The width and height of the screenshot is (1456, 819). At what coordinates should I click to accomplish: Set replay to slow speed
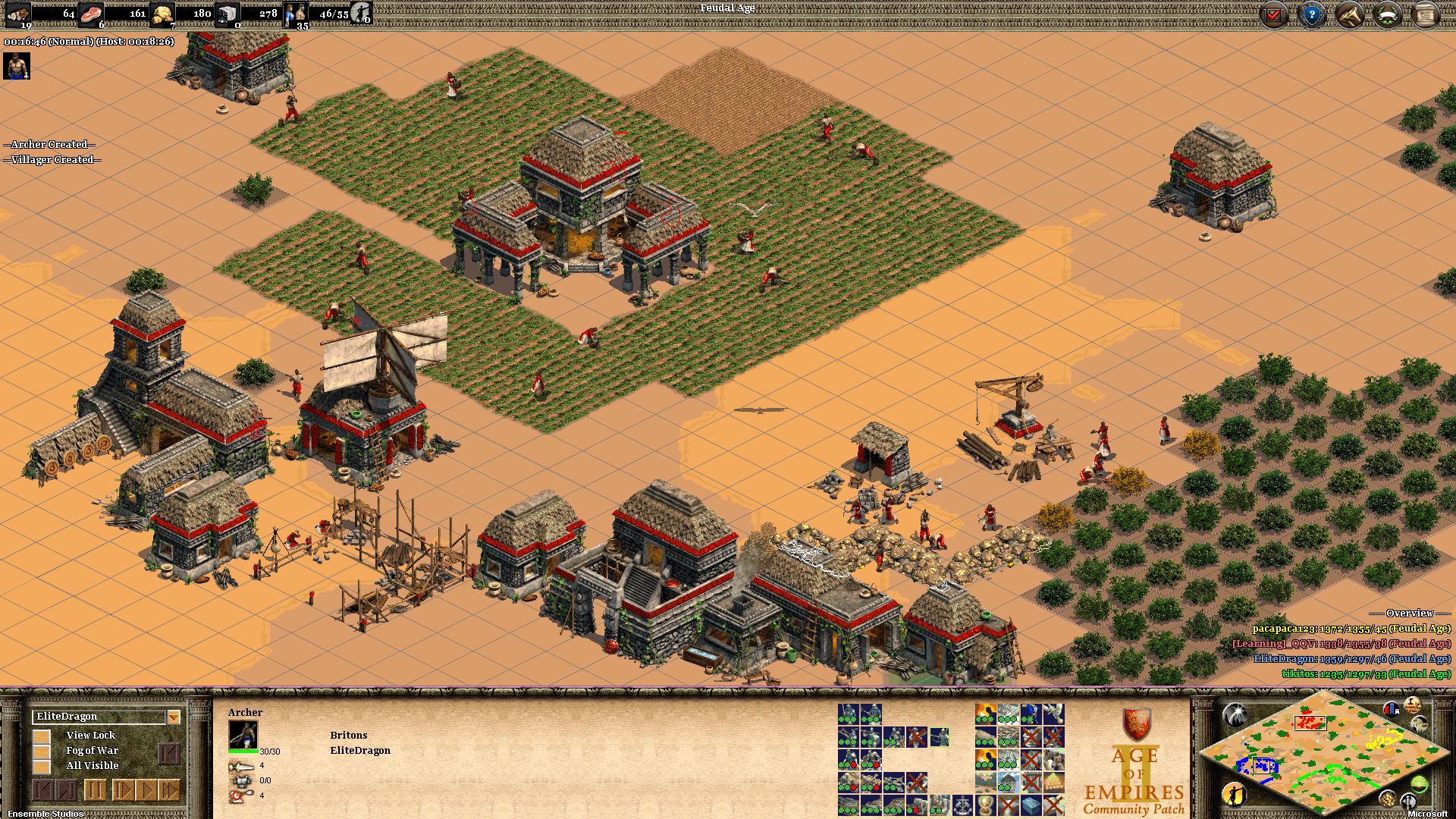point(122,791)
